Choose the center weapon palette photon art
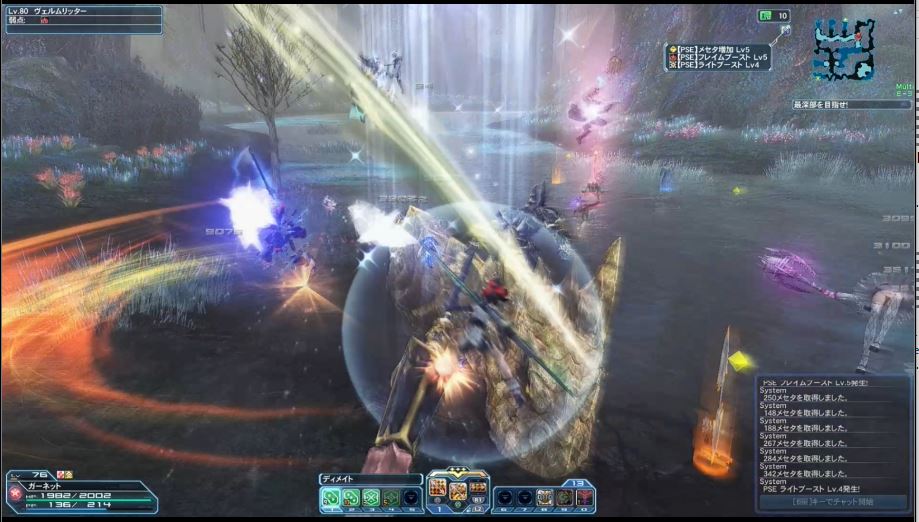Screen dimensions: 919x522 457,490
